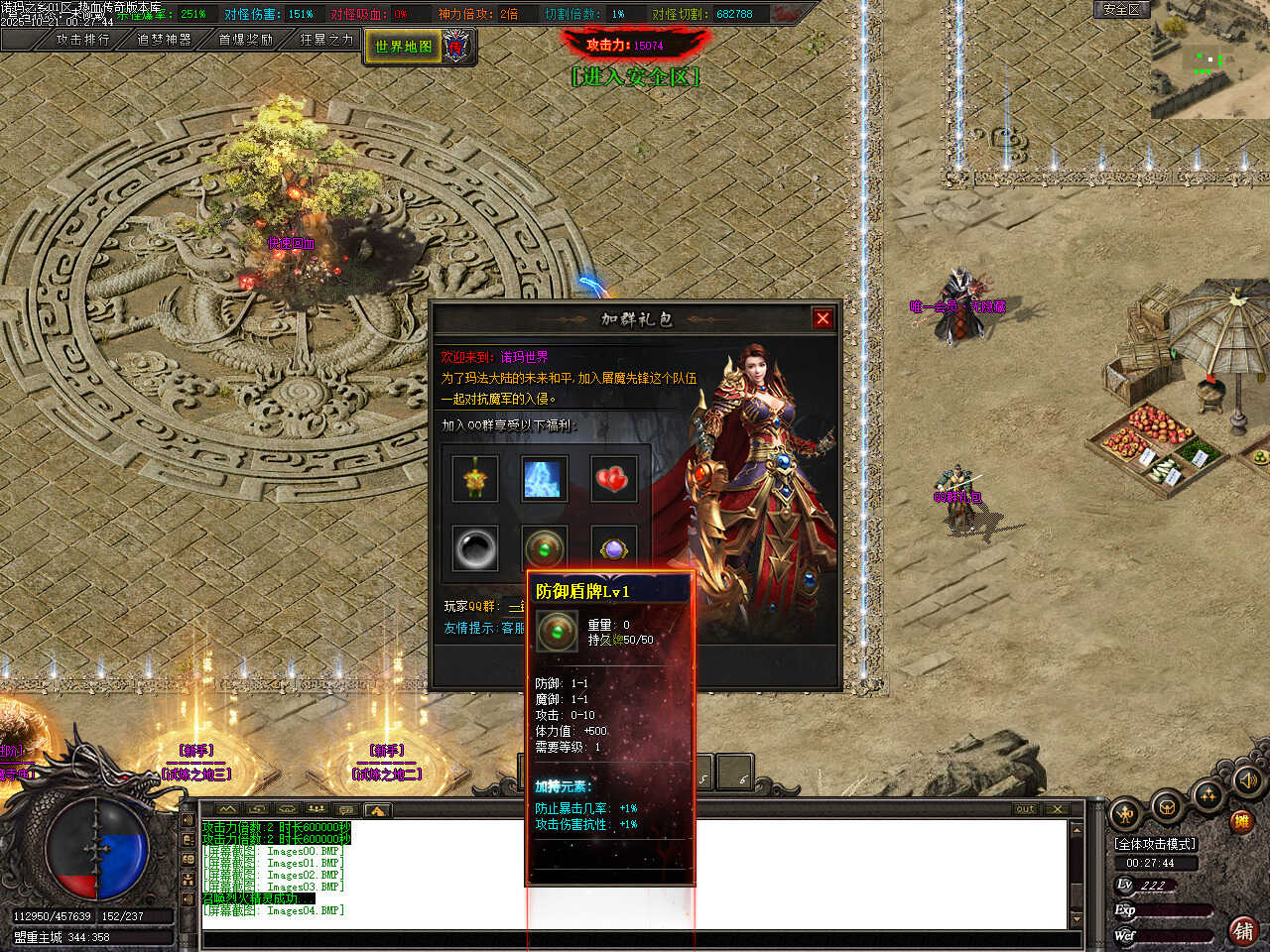The height and width of the screenshot is (952, 1270).
Task: Open the skills three-stars icon
Action: click(x=1208, y=793)
